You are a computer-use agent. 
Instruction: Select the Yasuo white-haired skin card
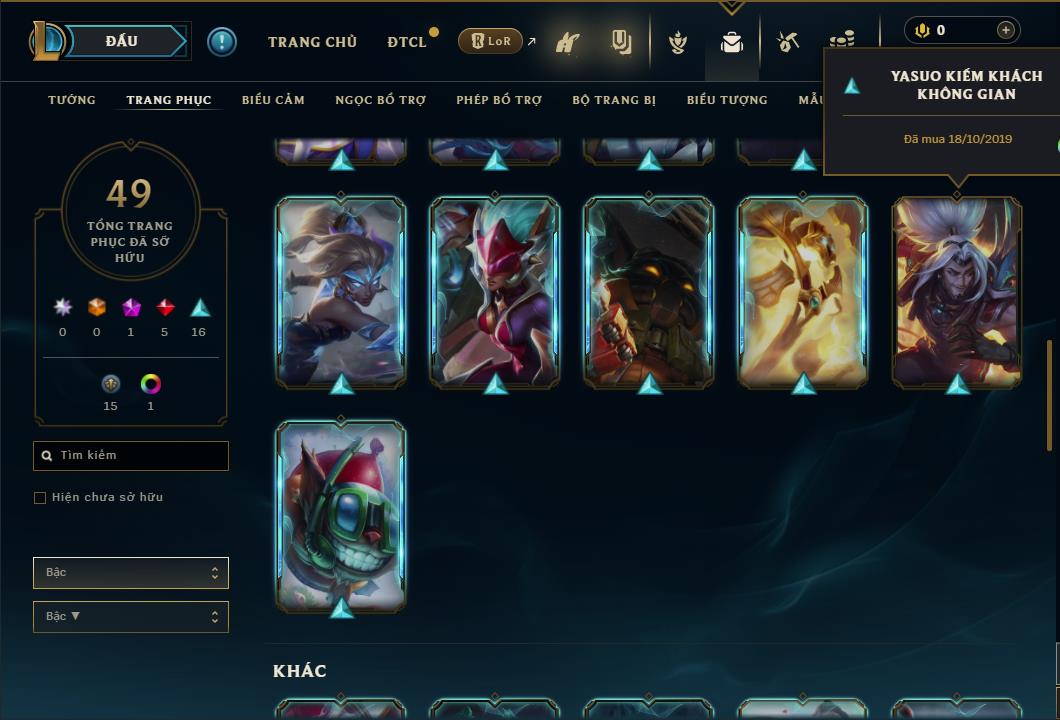pyautogui.click(x=957, y=292)
